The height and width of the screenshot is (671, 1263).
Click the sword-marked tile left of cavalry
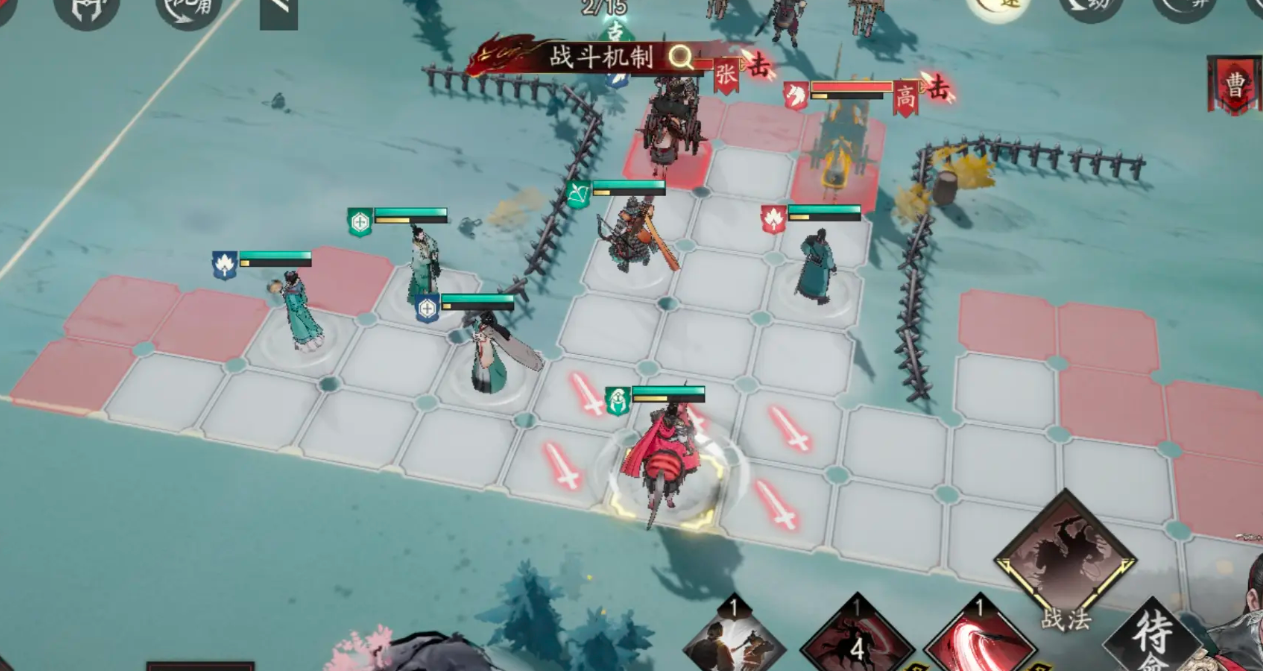[x=562, y=466]
